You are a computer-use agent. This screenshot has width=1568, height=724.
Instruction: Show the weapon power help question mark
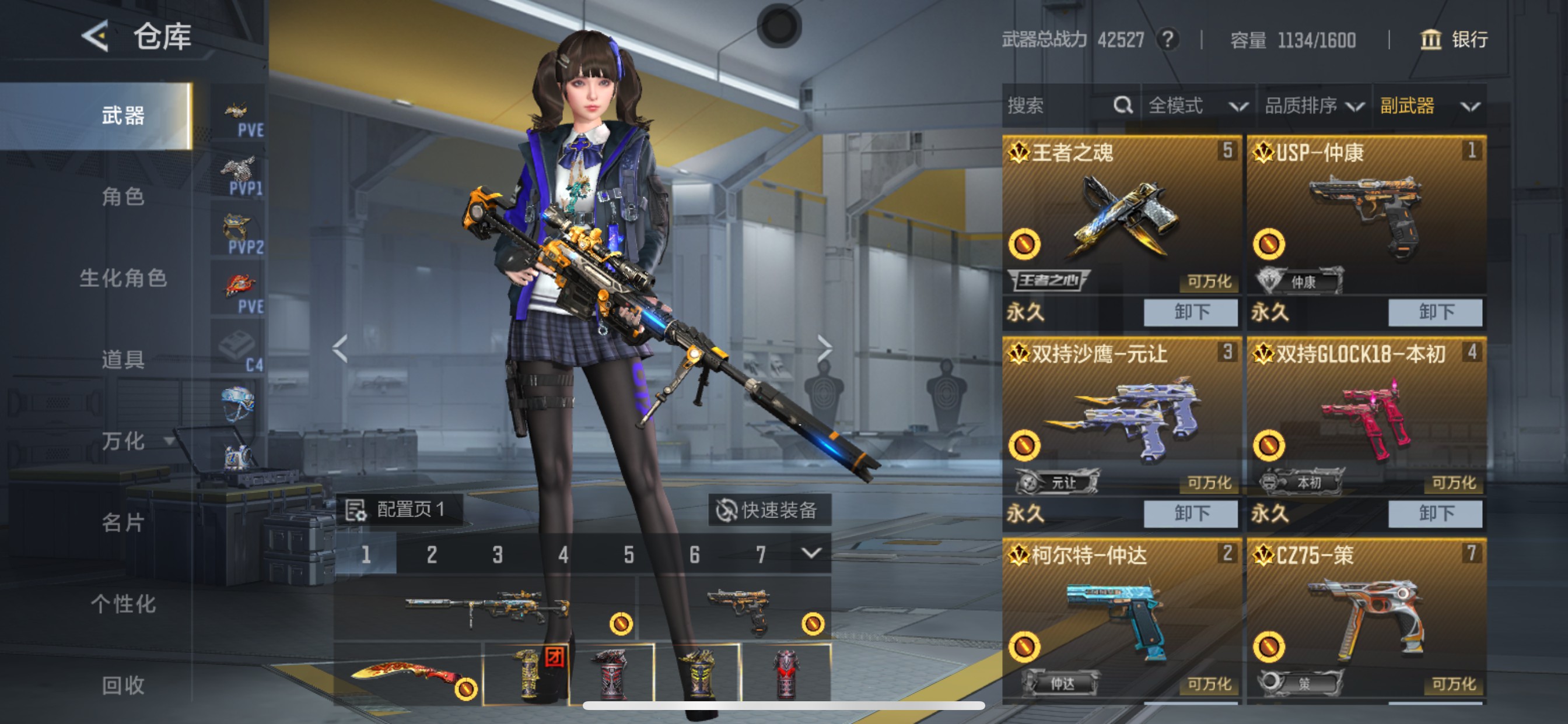pyautogui.click(x=1167, y=40)
